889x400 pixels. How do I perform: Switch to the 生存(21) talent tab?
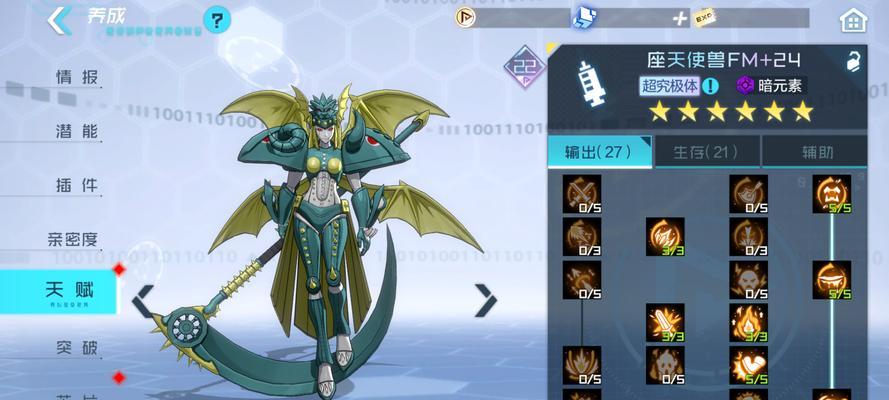[x=706, y=152]
